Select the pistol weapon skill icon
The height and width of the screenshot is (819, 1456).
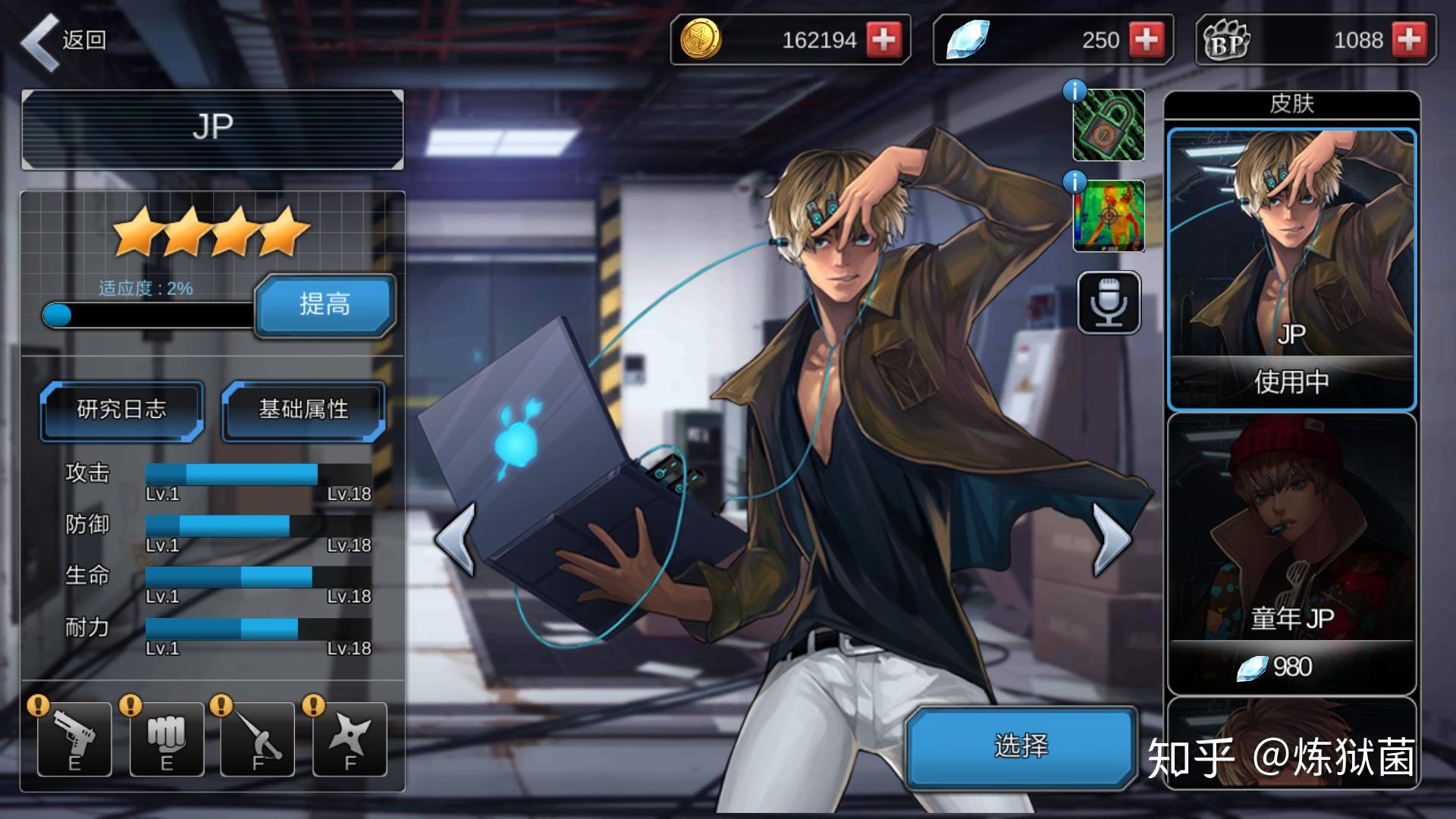(x=74, y=739)
